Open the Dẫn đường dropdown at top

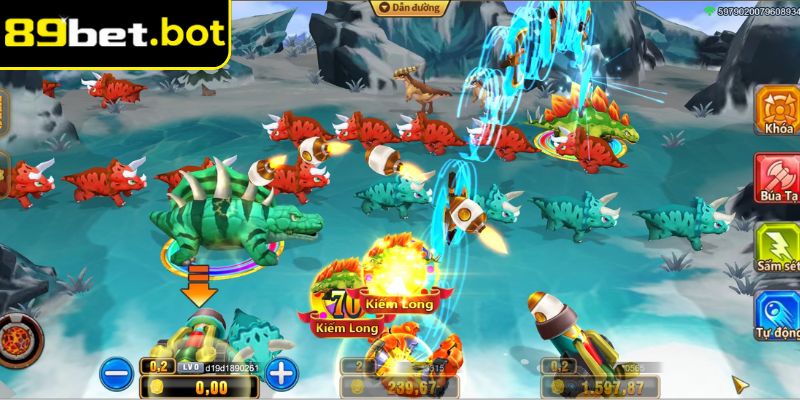pos(408,7)
